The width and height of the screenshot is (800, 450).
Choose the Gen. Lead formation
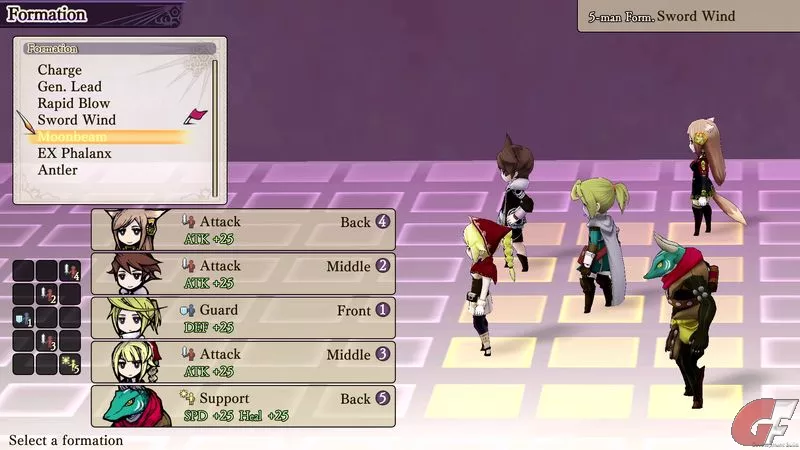click(x=70, y=87)
